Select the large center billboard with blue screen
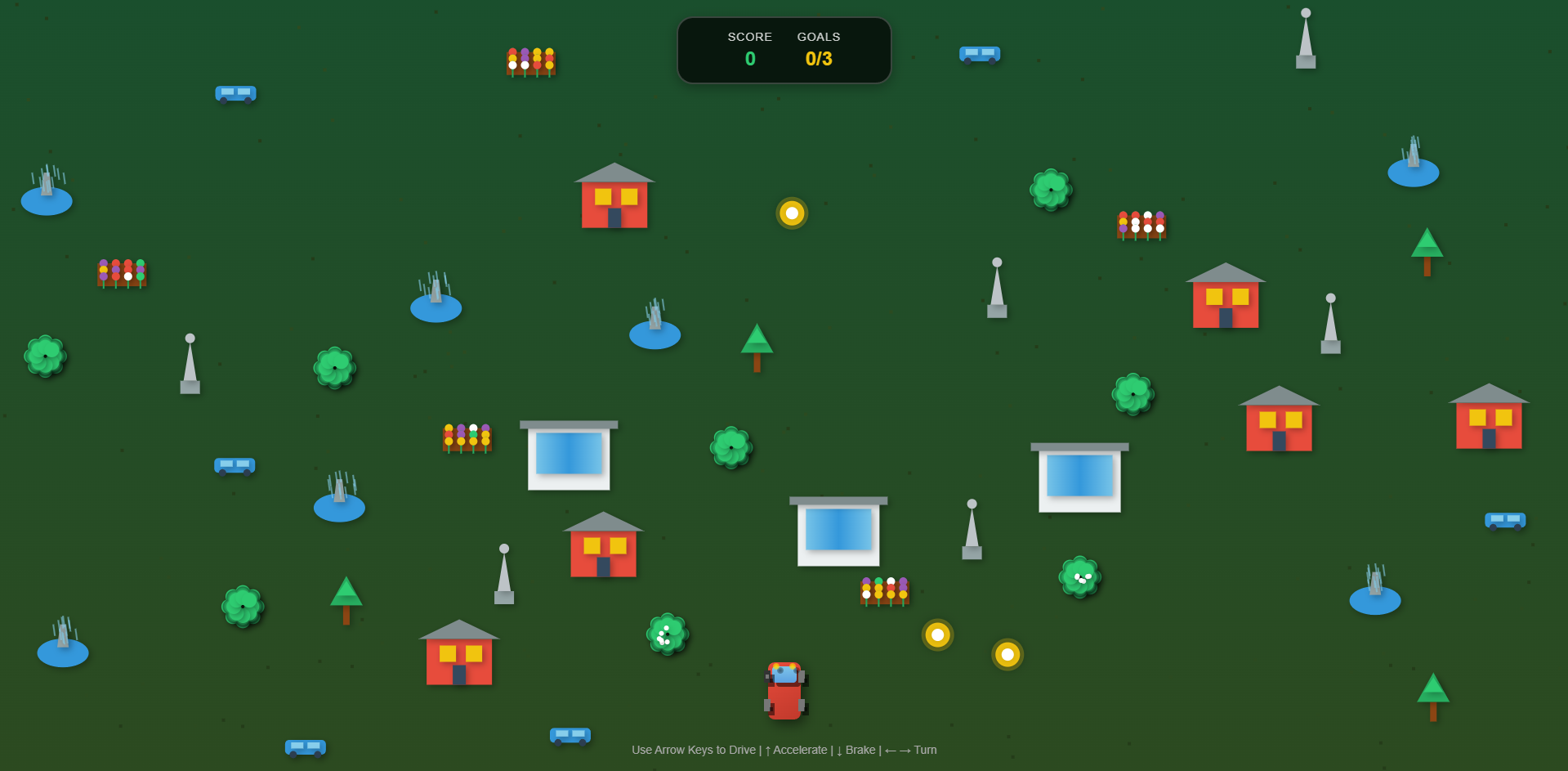The image size is (1568, 771). pyautogui.click(x=838, y=530)
